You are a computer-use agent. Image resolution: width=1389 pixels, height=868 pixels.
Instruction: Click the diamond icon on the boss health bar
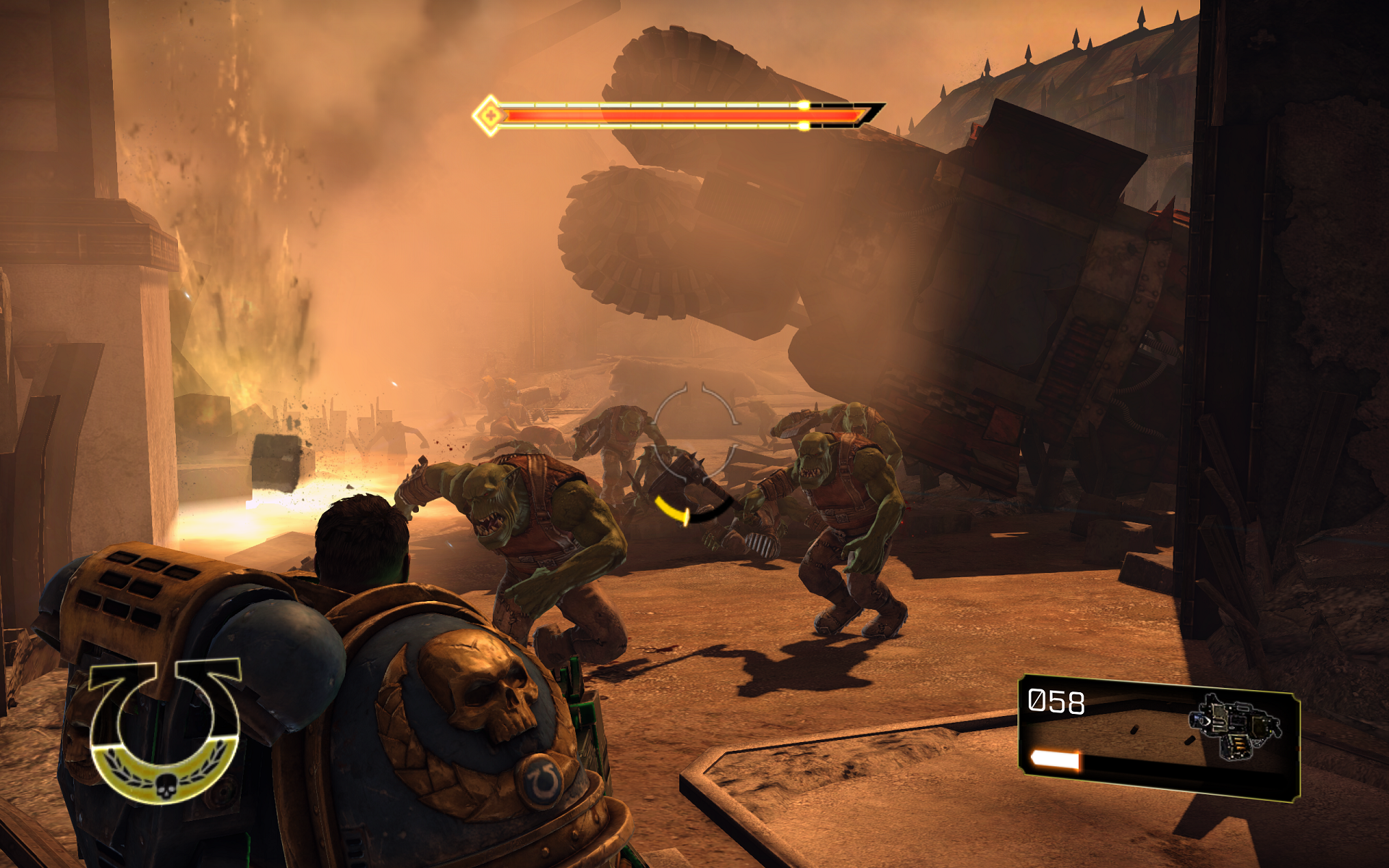[x=490, y=114]
